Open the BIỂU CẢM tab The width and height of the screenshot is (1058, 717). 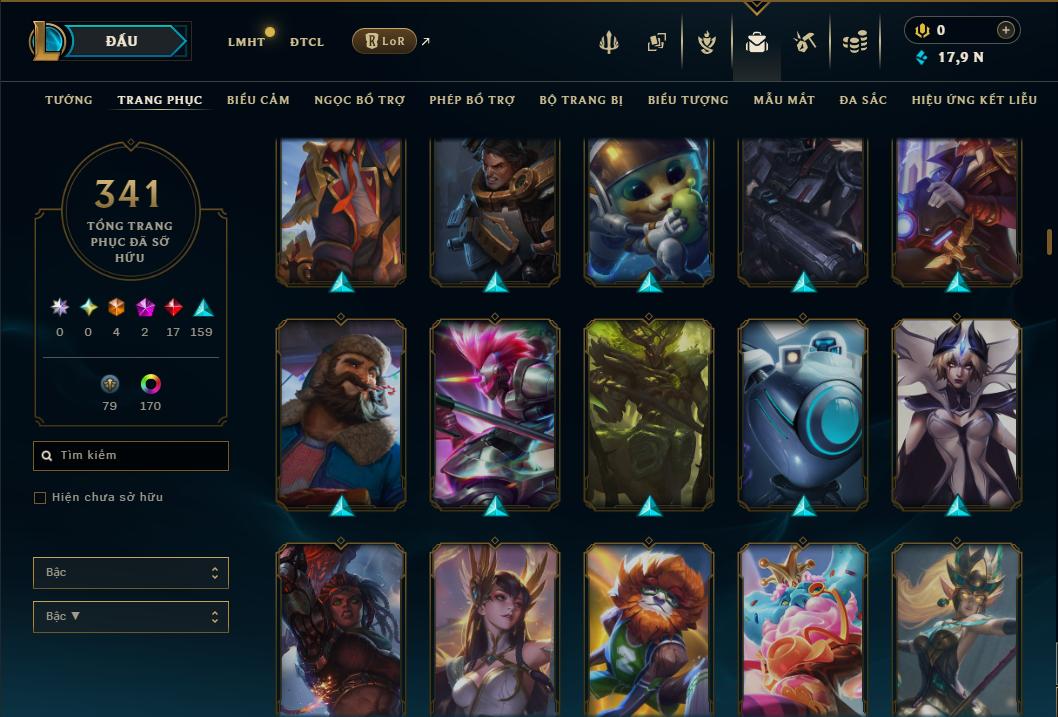[258, 100]
